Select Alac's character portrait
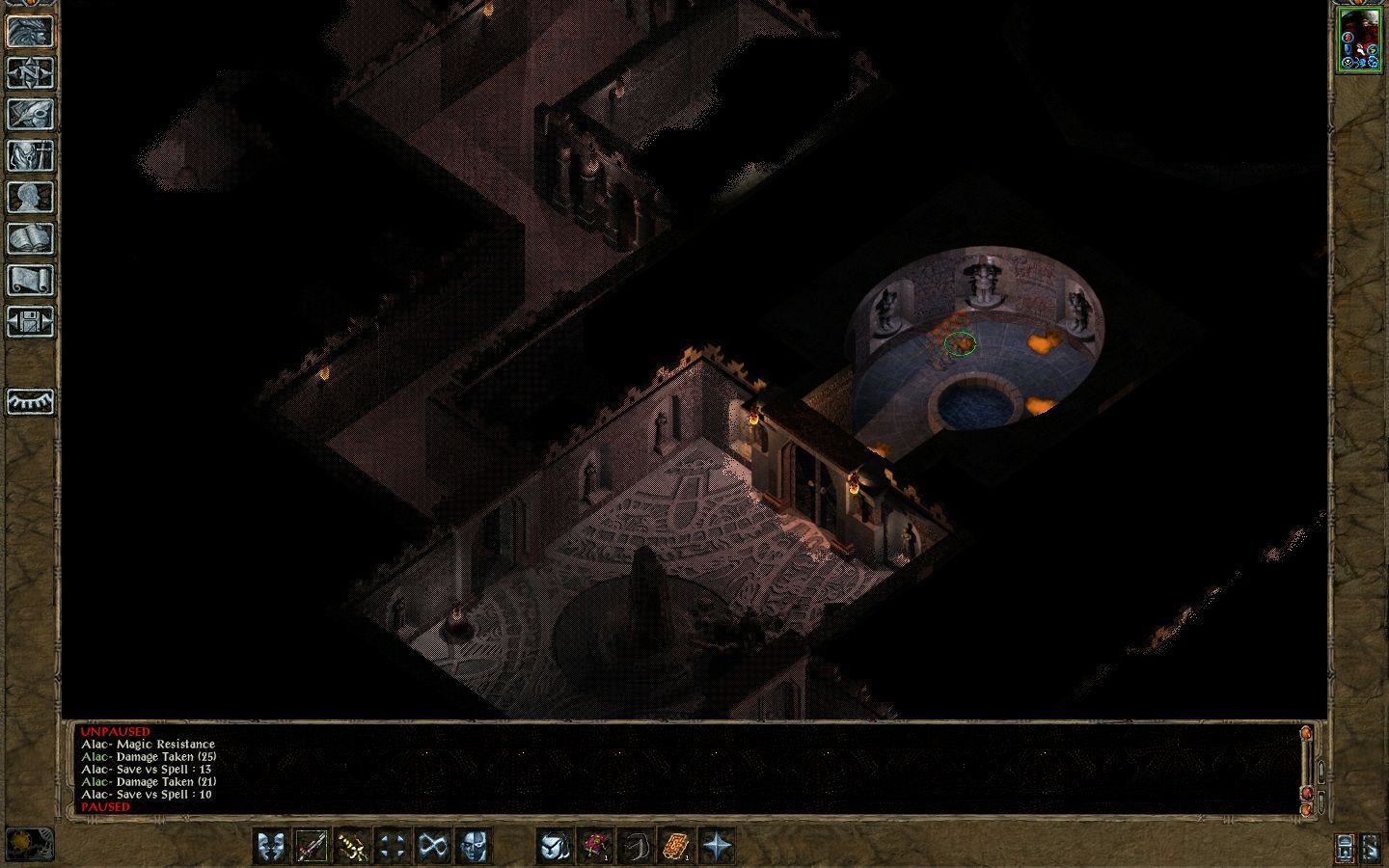Screen dimensions: 1389x868 [x=1359, y=39]
